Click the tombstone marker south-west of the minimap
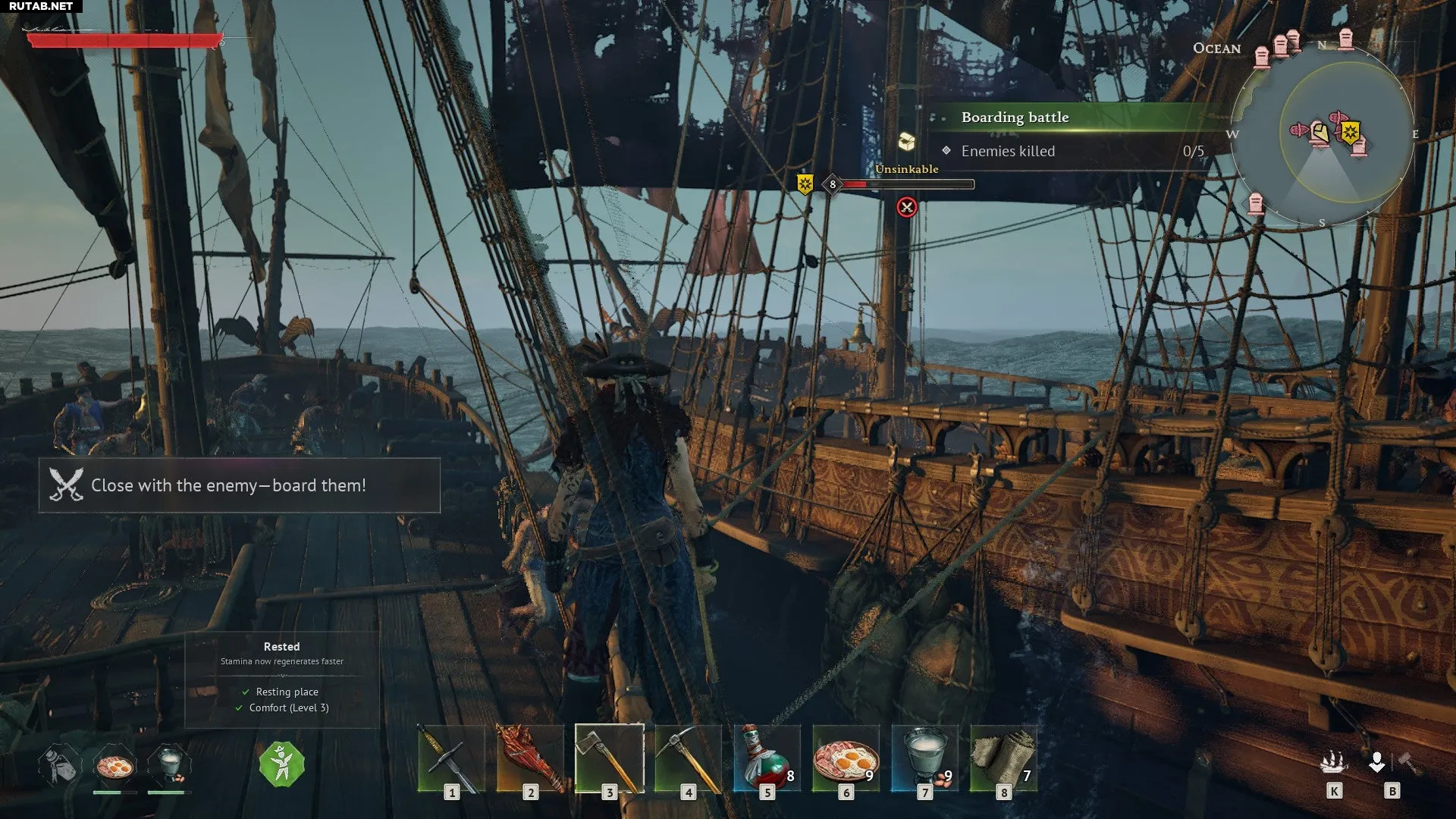The width and height of the screenshot is (1456, 819). 1256,202
